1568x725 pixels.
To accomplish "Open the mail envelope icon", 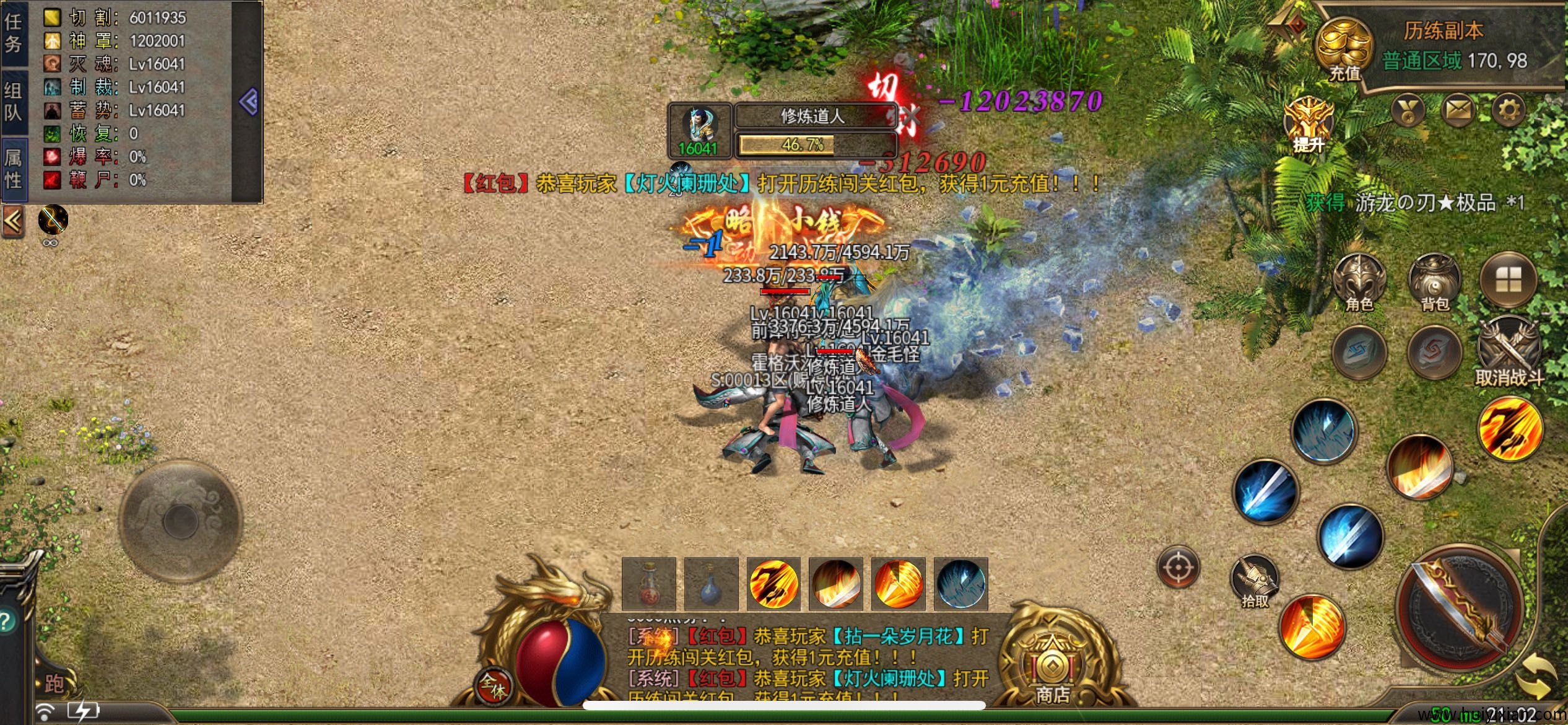I will (x=1458, y=110).
